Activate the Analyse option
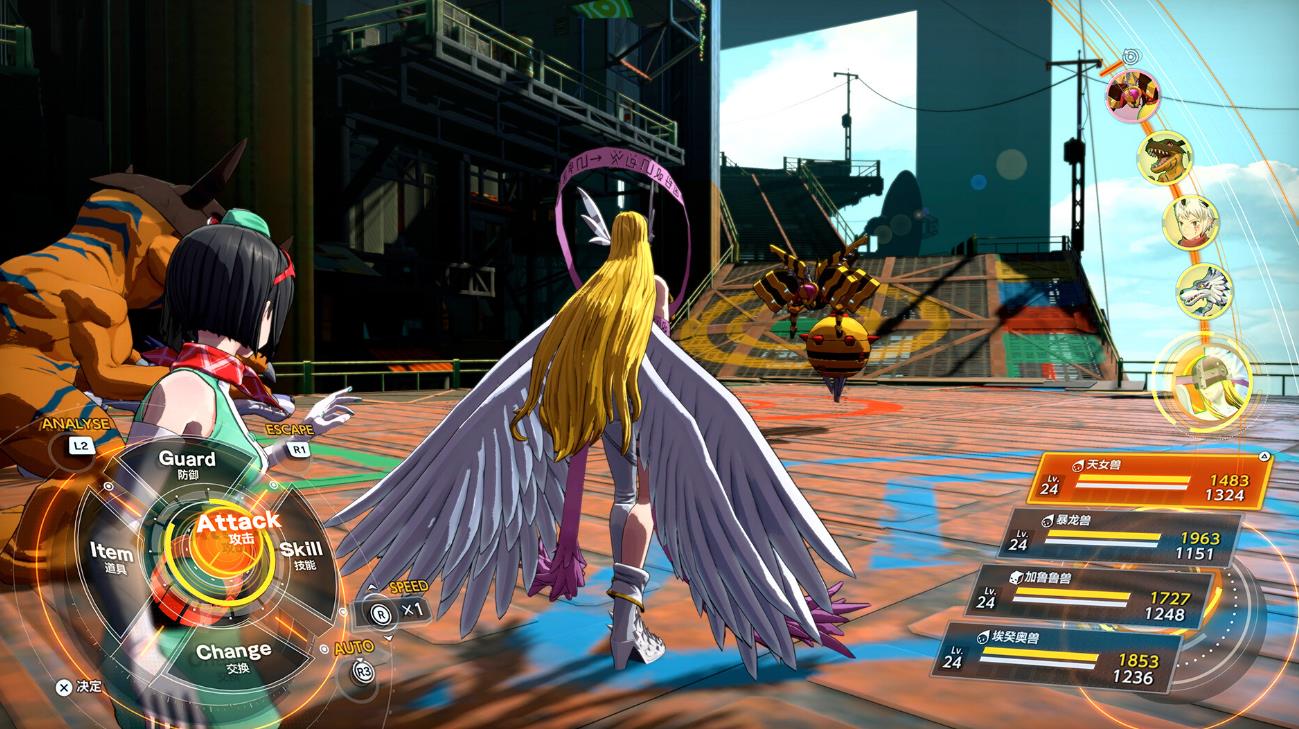1299x729 pixels. [x=76, y=437]
